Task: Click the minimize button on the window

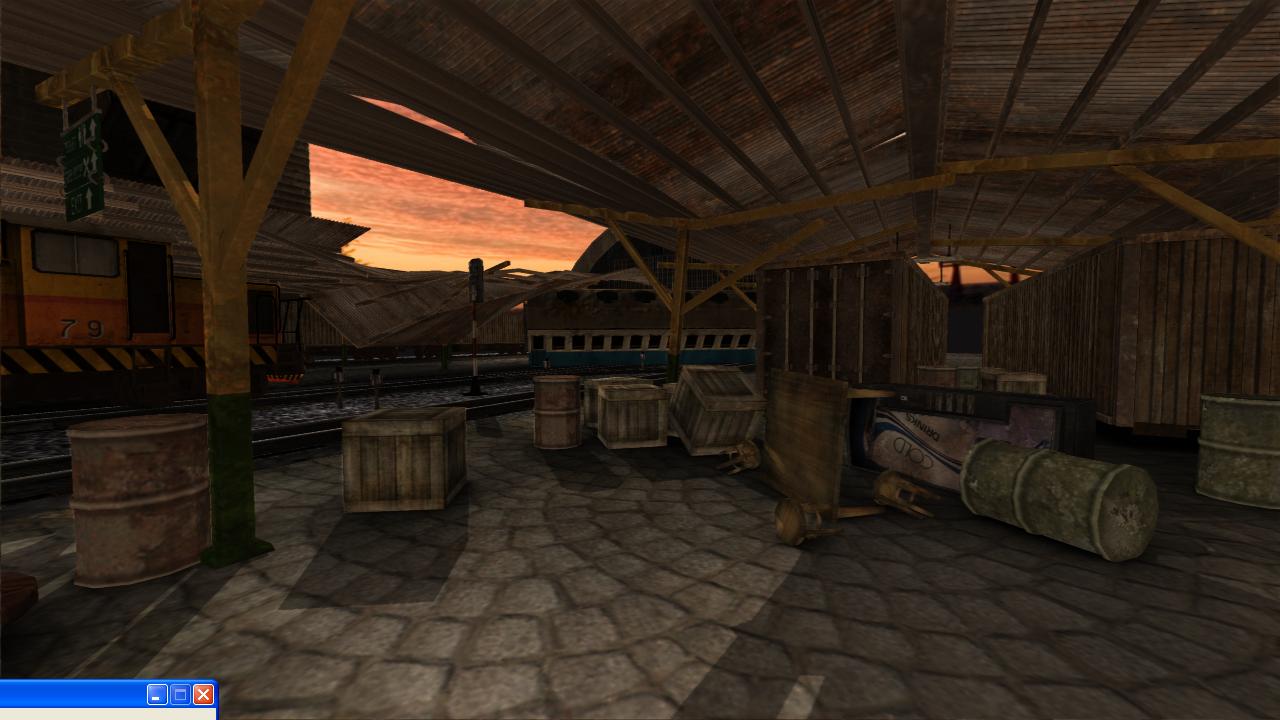Action: click(x=157, y=695)
